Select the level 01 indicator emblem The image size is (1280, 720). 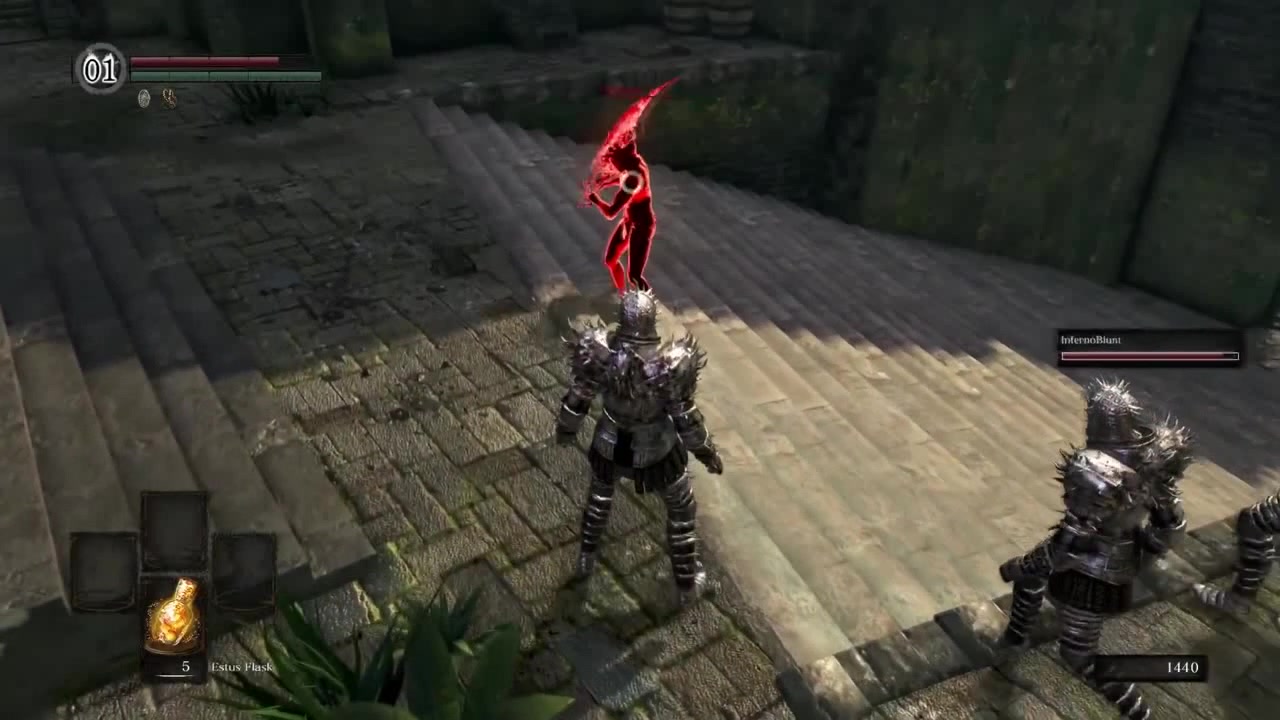pyautogui.click(x=100, y=70)
